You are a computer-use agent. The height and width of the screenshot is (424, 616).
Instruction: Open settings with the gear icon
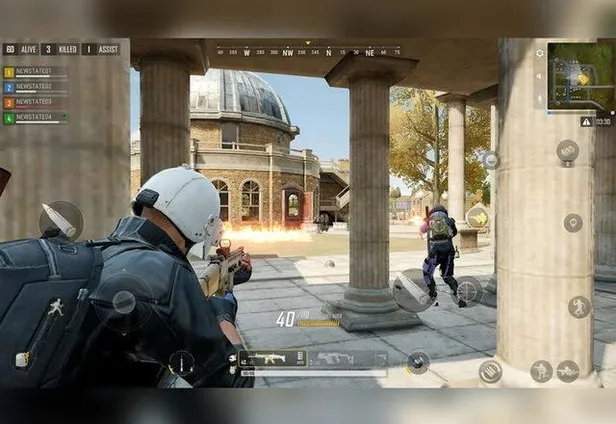coord(540,53)
